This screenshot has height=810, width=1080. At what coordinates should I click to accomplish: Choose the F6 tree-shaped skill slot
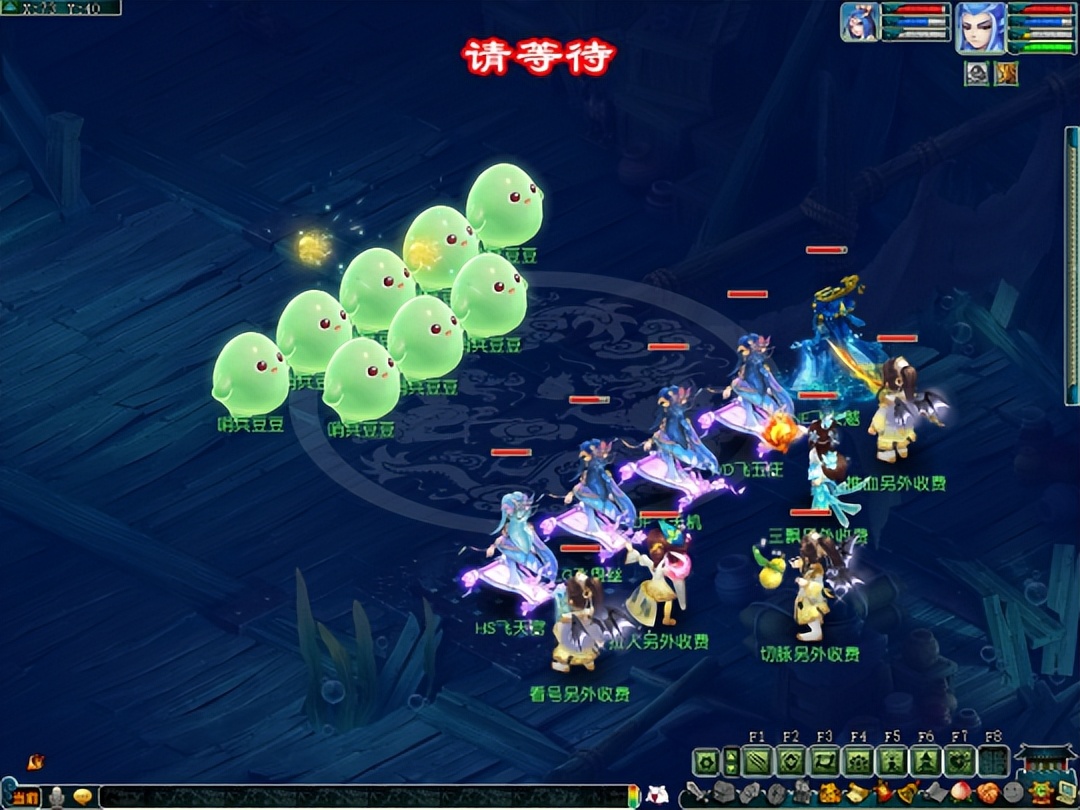(926, 762)
